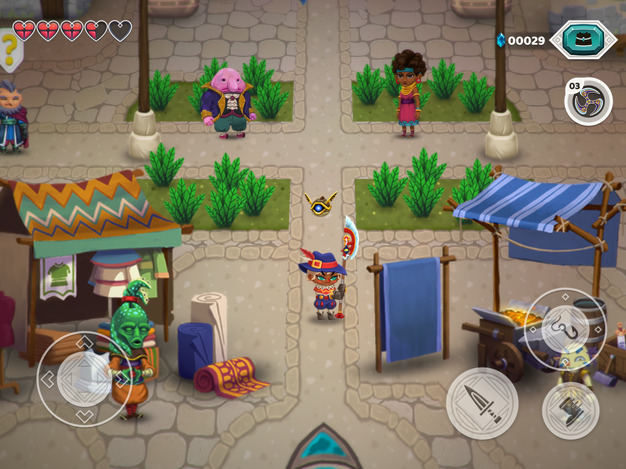Use the shuriken item slot
This screenshot has width=626, height=469.
pos(589,101)
